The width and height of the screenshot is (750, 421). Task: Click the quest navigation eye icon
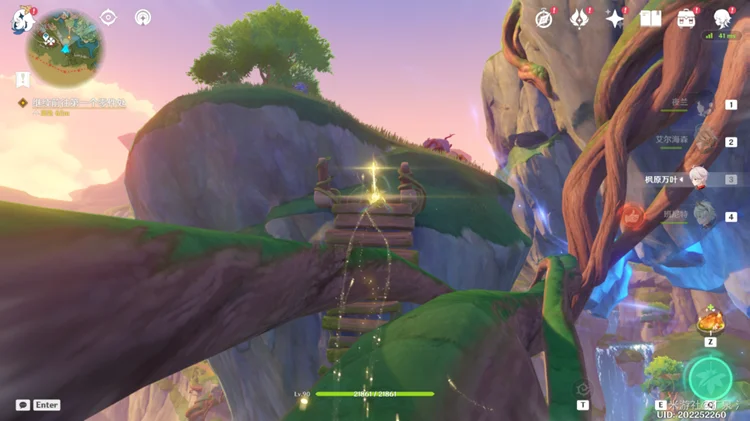109,18
